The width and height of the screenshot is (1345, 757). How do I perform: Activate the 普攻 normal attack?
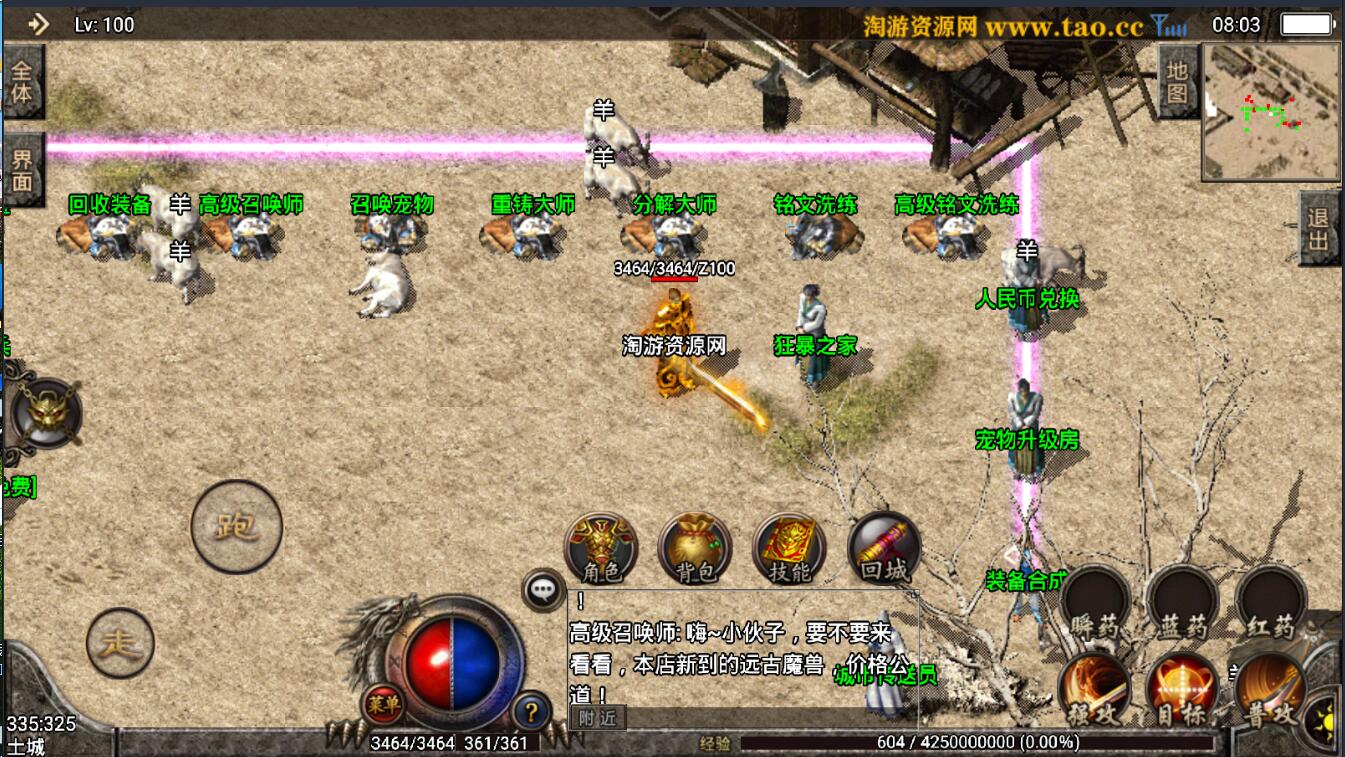[1270, 690]
